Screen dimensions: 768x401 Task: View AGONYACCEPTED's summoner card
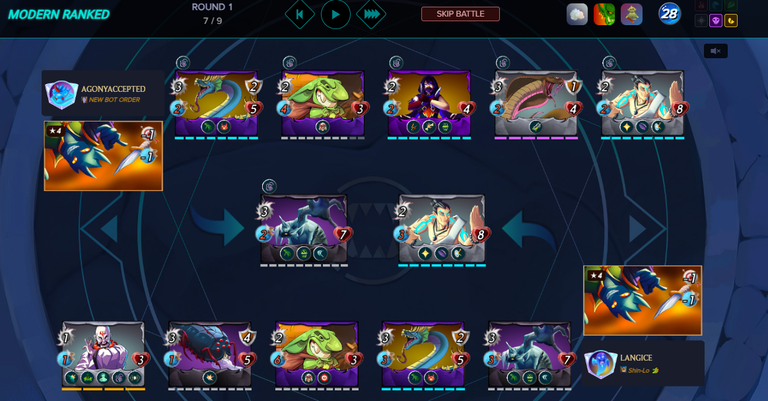pos(103,156)
